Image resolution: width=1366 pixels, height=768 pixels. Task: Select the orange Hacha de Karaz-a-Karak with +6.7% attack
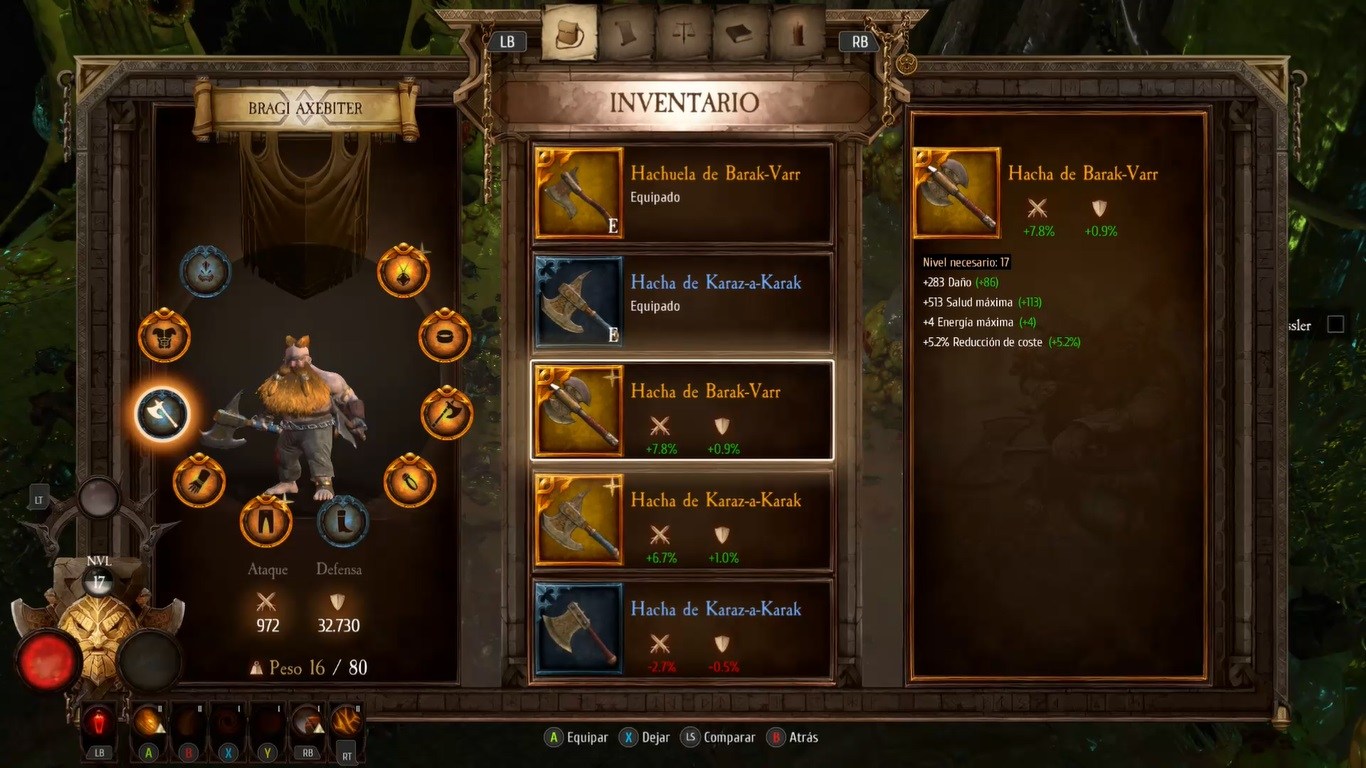[x=682, y=520]
